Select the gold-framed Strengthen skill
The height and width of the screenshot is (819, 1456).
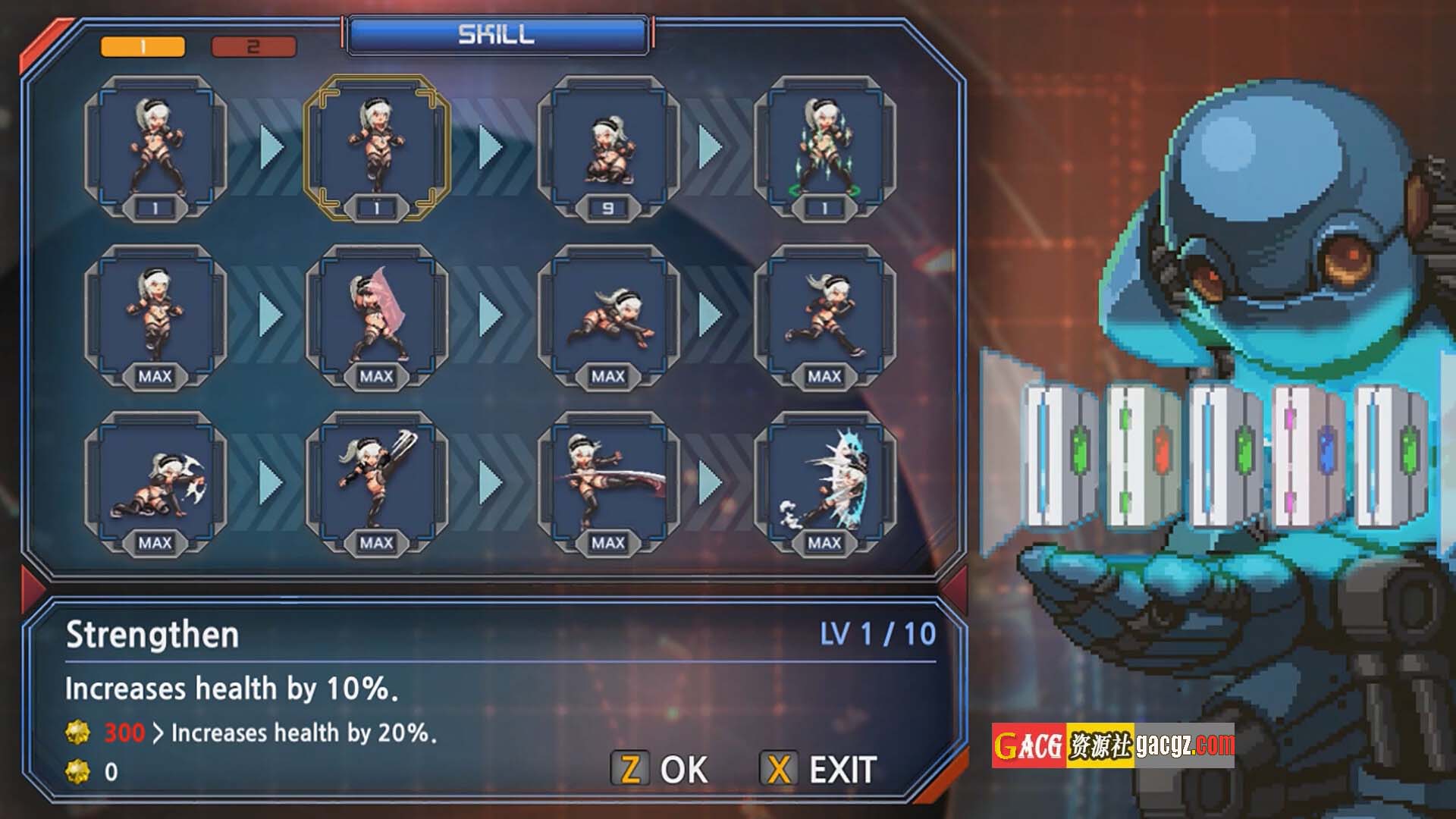(x=377, y=148)
